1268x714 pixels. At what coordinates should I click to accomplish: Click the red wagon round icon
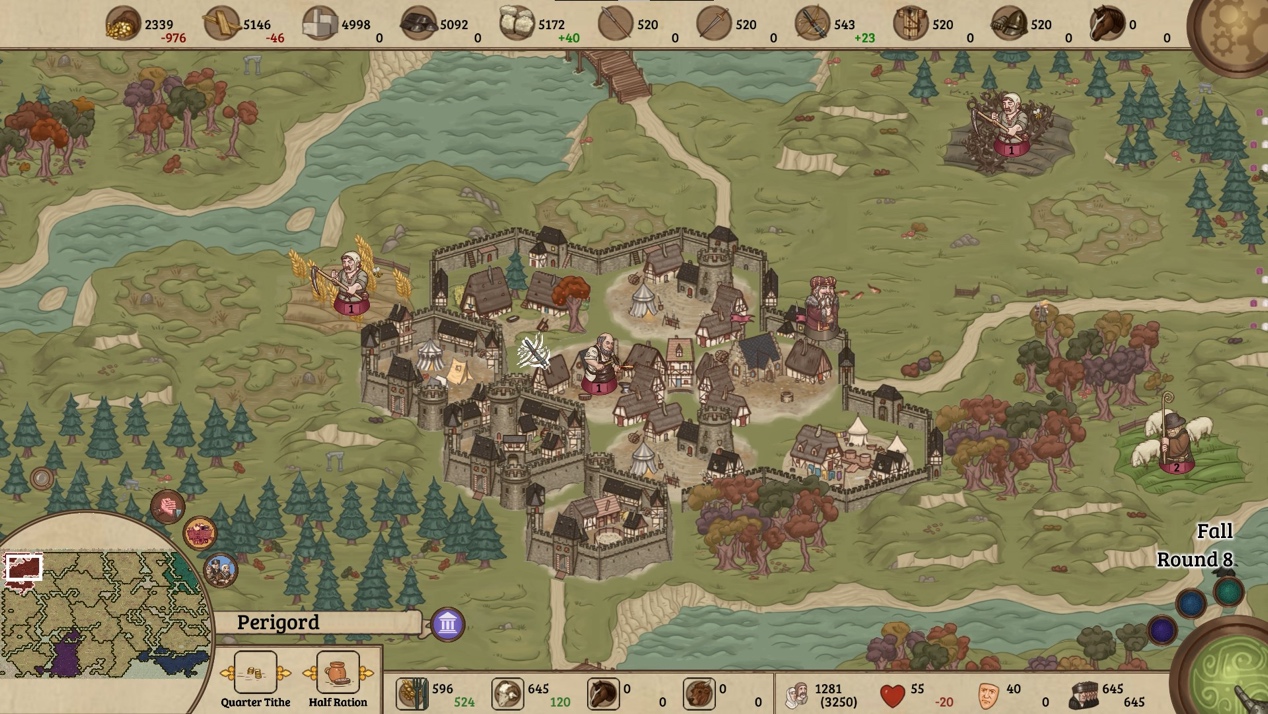[200, 533]
